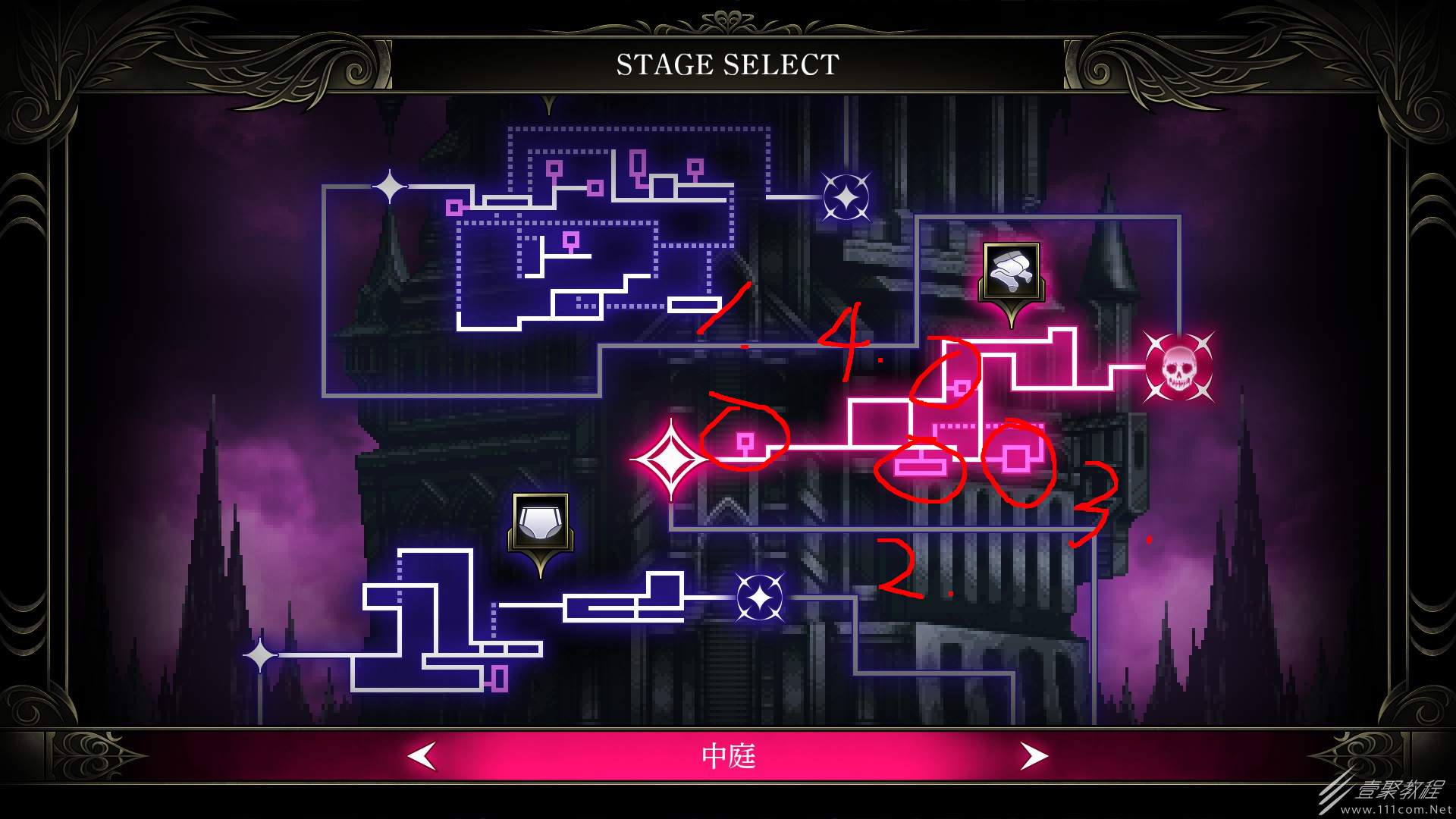The height and width of the screenshot is (819, 1456).
Task: Click the shorts item marker icon
Action: tap(540, 523)
